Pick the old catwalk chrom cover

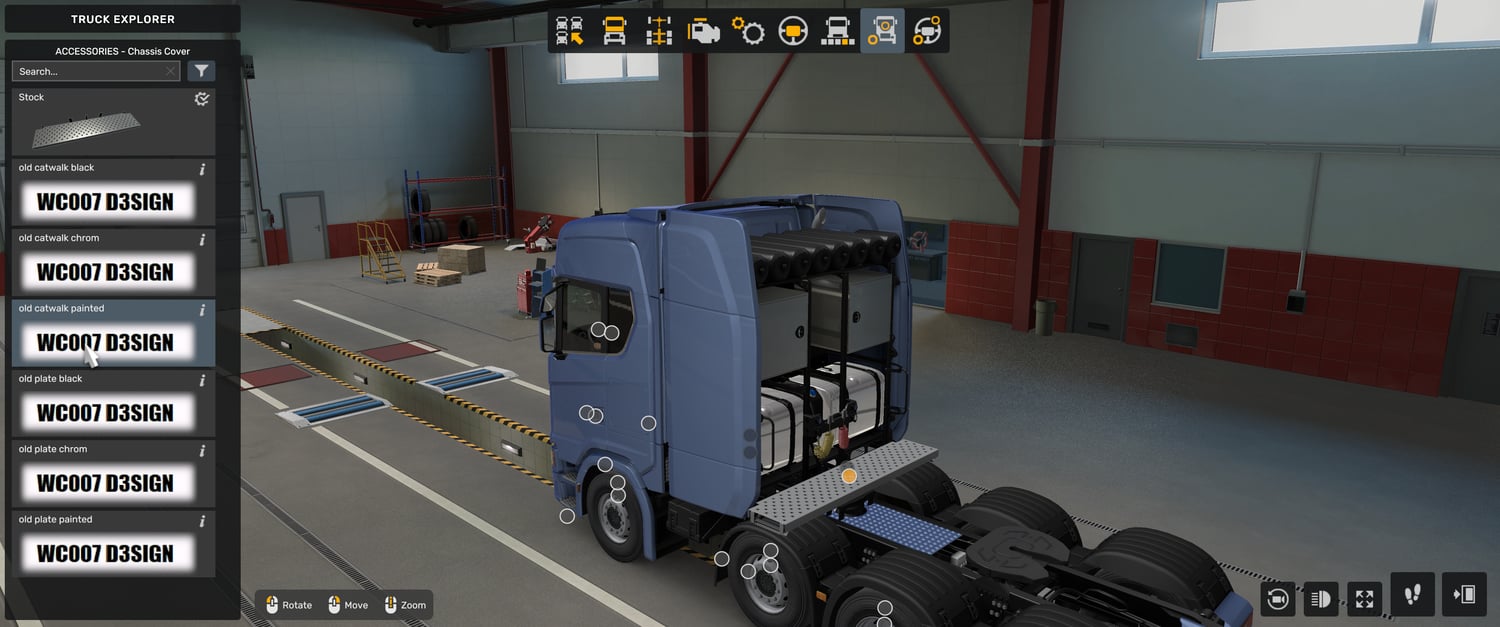tap(113, 264)
